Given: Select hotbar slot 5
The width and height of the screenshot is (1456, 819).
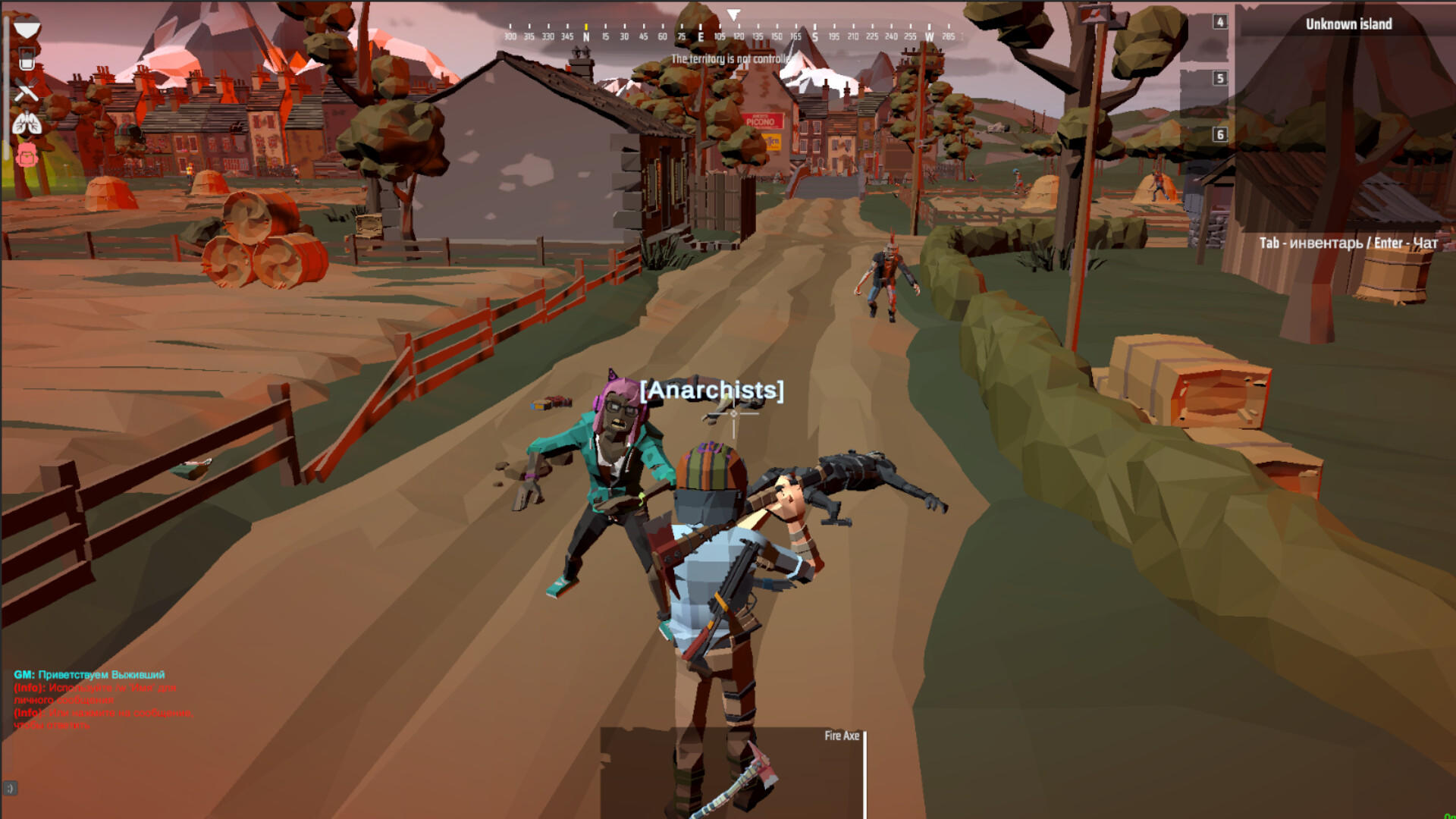Looking at the screenshot, I should tap(1219, 79).
